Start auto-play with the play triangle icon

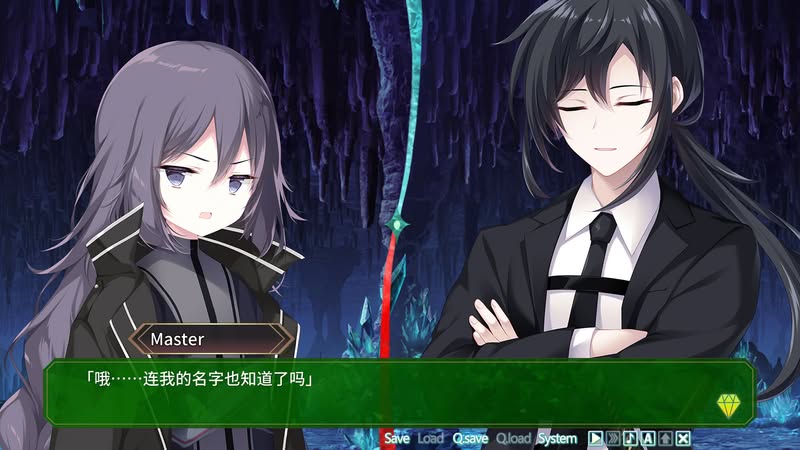(595, 438)
